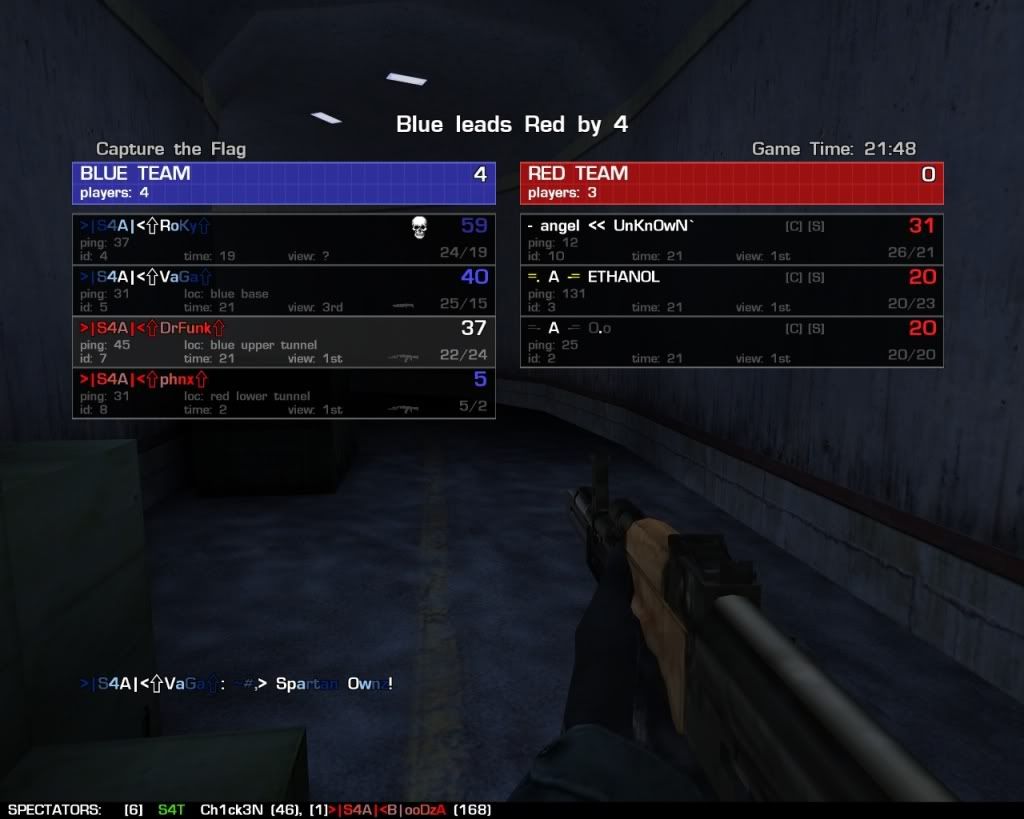Select RoKy's row on the scoreboard
This screenshot has width=1024, height=819.
[x=283, y=239]
